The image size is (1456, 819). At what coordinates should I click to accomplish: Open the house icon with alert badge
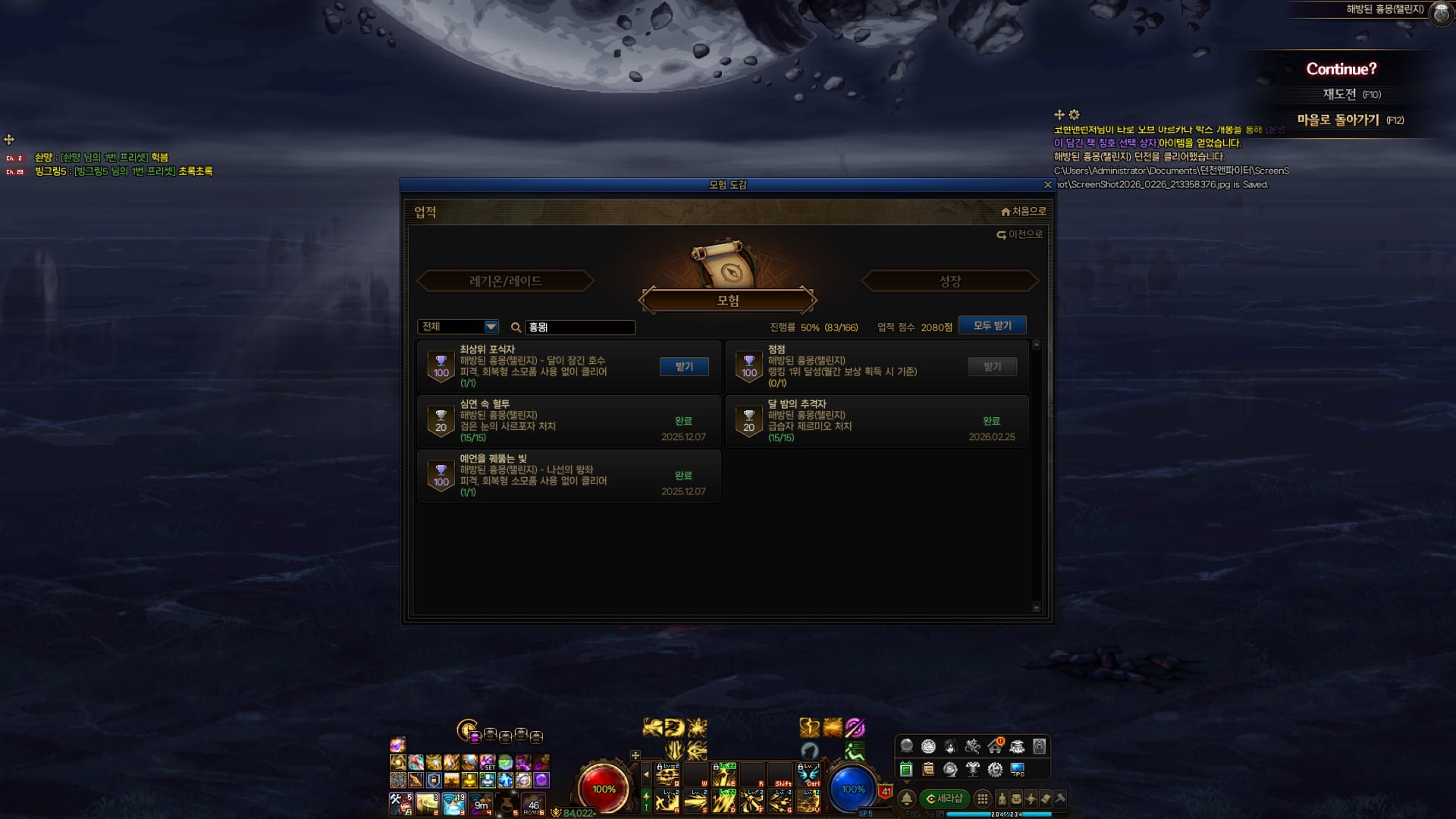pos(995,747)
